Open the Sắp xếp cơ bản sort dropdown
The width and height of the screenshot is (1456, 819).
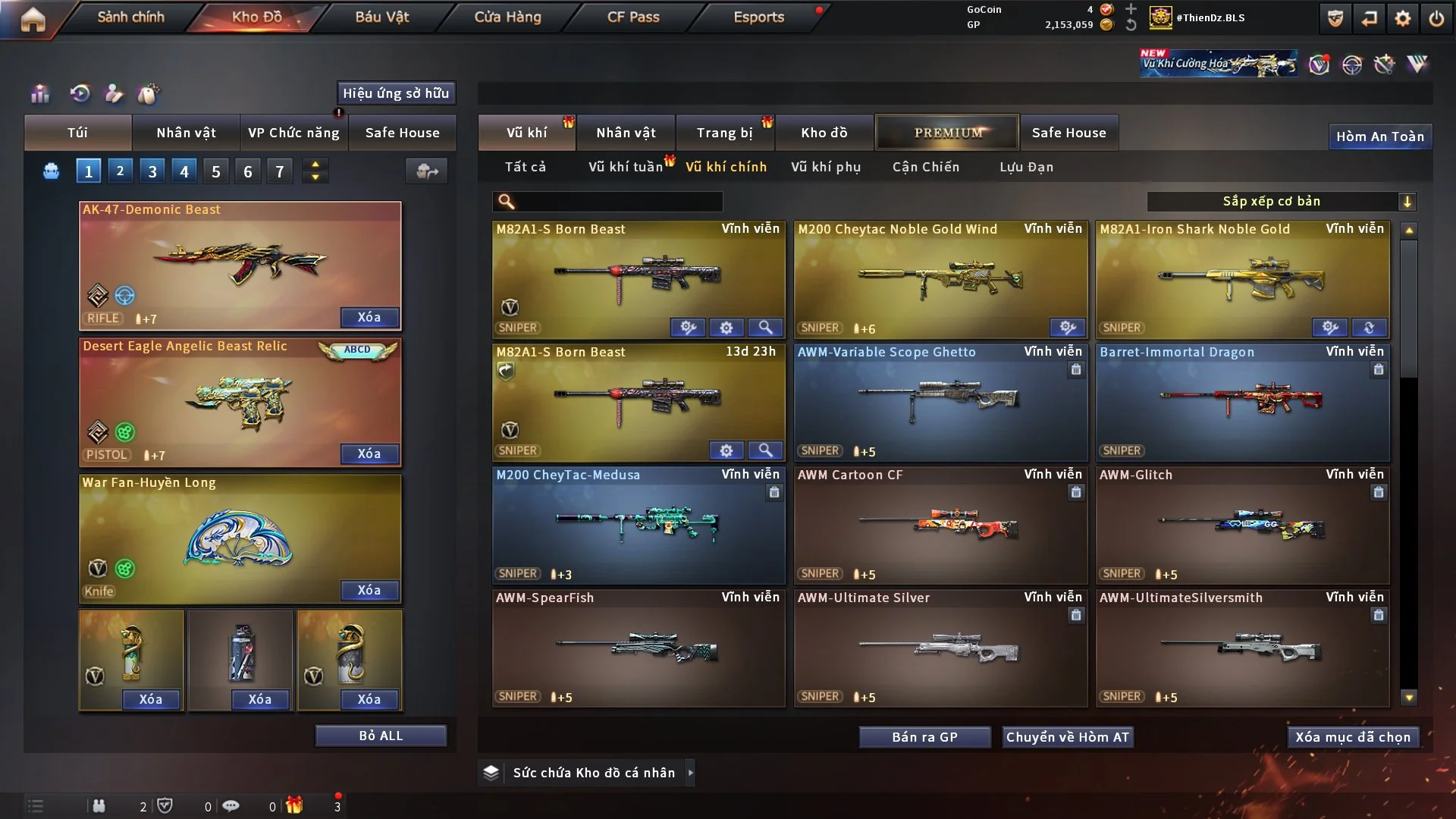[1281, 201]
